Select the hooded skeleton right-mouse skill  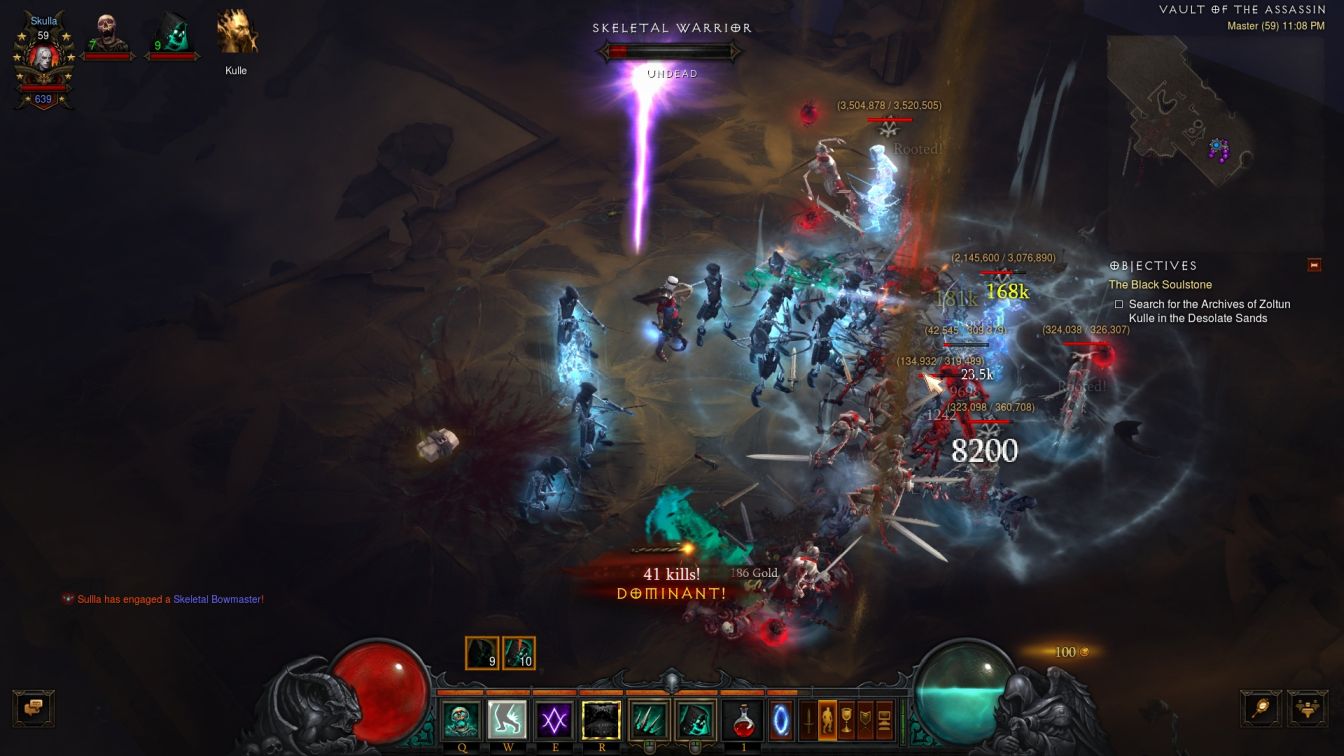[694, 720]
